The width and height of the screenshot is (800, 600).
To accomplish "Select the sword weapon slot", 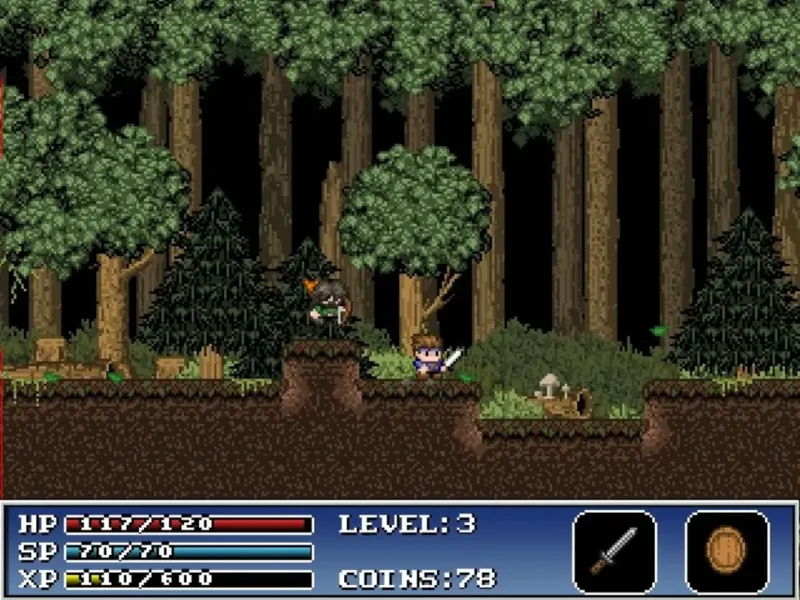I will [614, 551].
